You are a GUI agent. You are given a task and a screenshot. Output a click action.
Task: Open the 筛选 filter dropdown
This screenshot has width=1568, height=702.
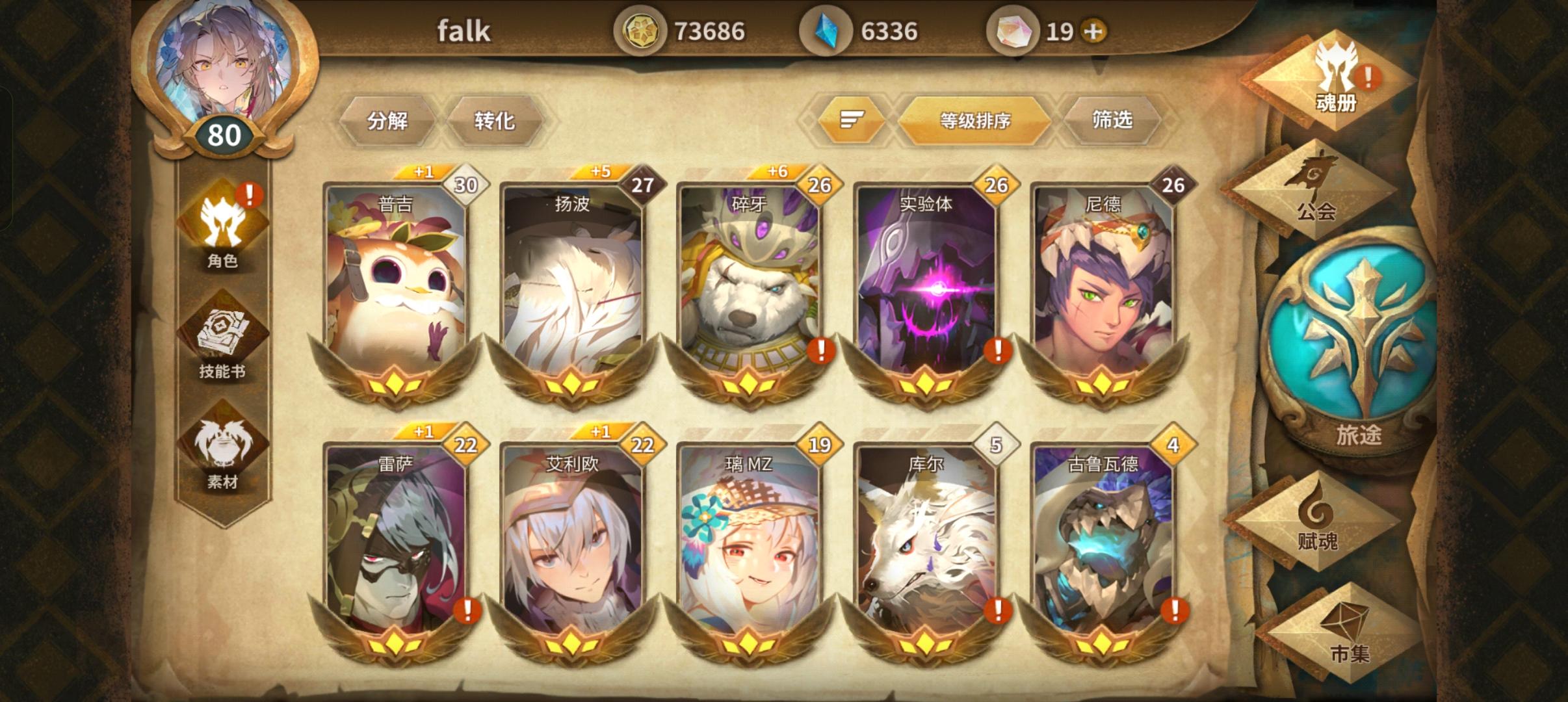(x=1114, y=120)
